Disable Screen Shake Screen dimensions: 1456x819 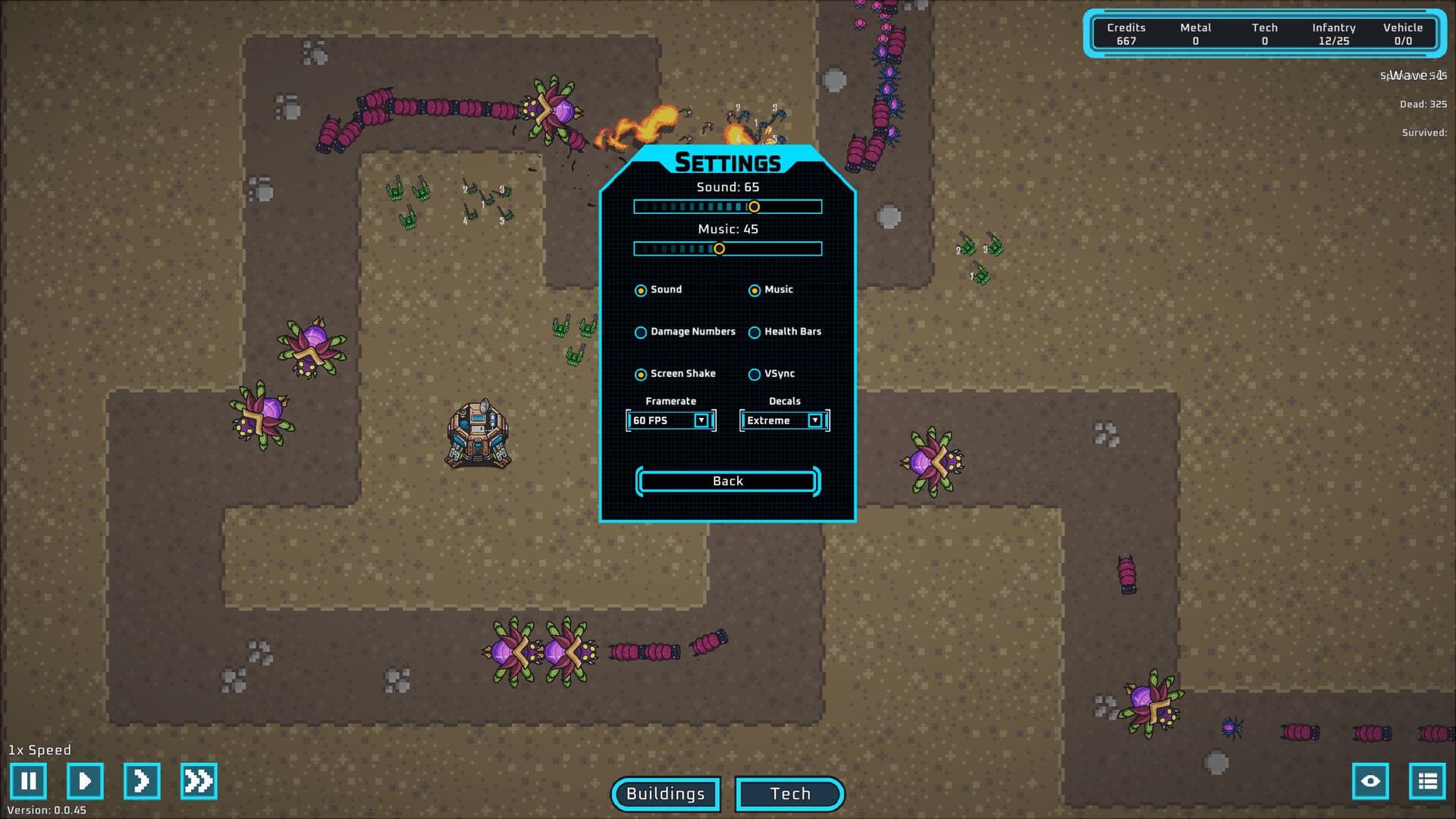[641, 374]
